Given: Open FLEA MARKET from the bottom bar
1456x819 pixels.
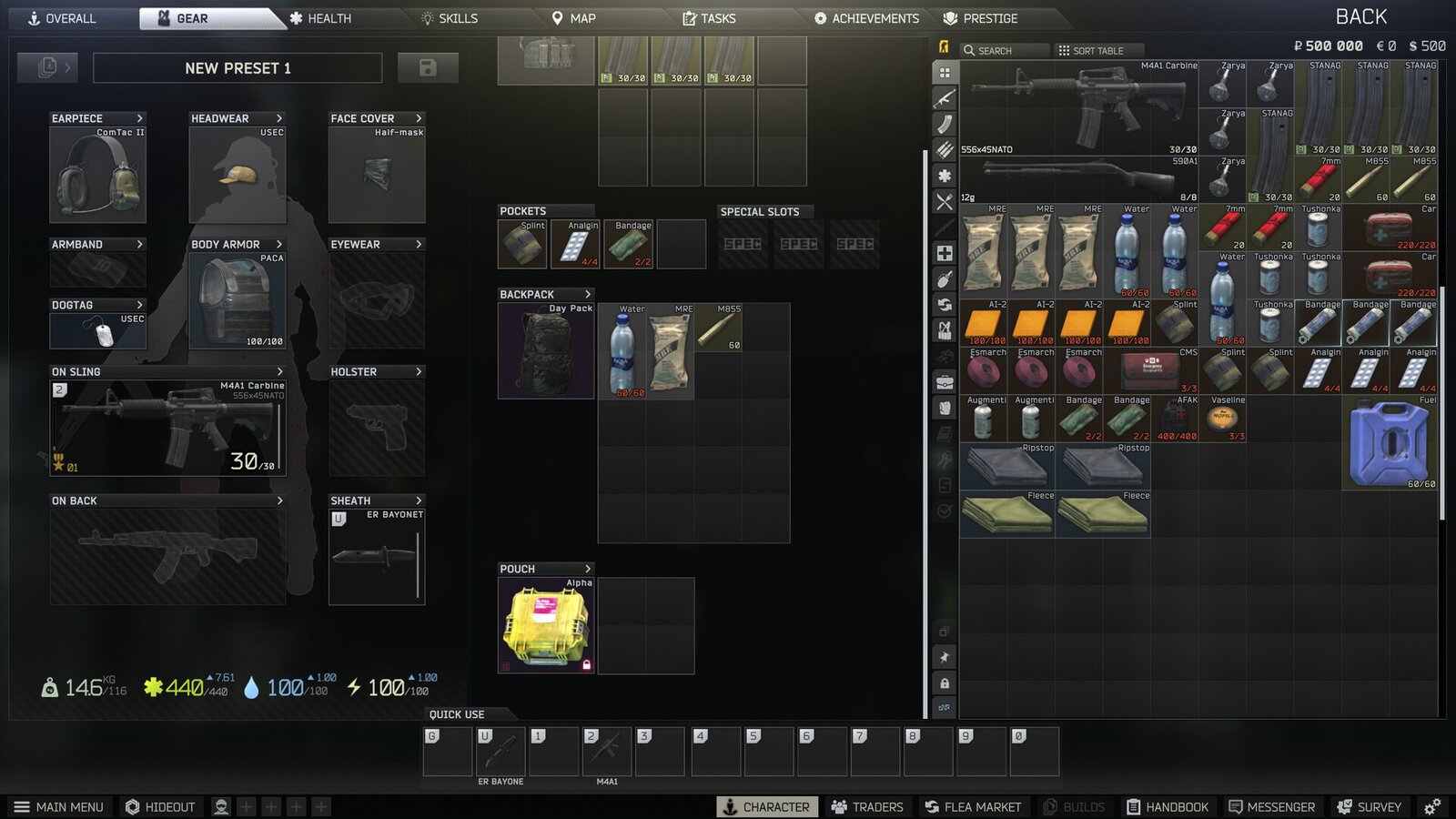Looking at the screenshot, I should [973, 806].
